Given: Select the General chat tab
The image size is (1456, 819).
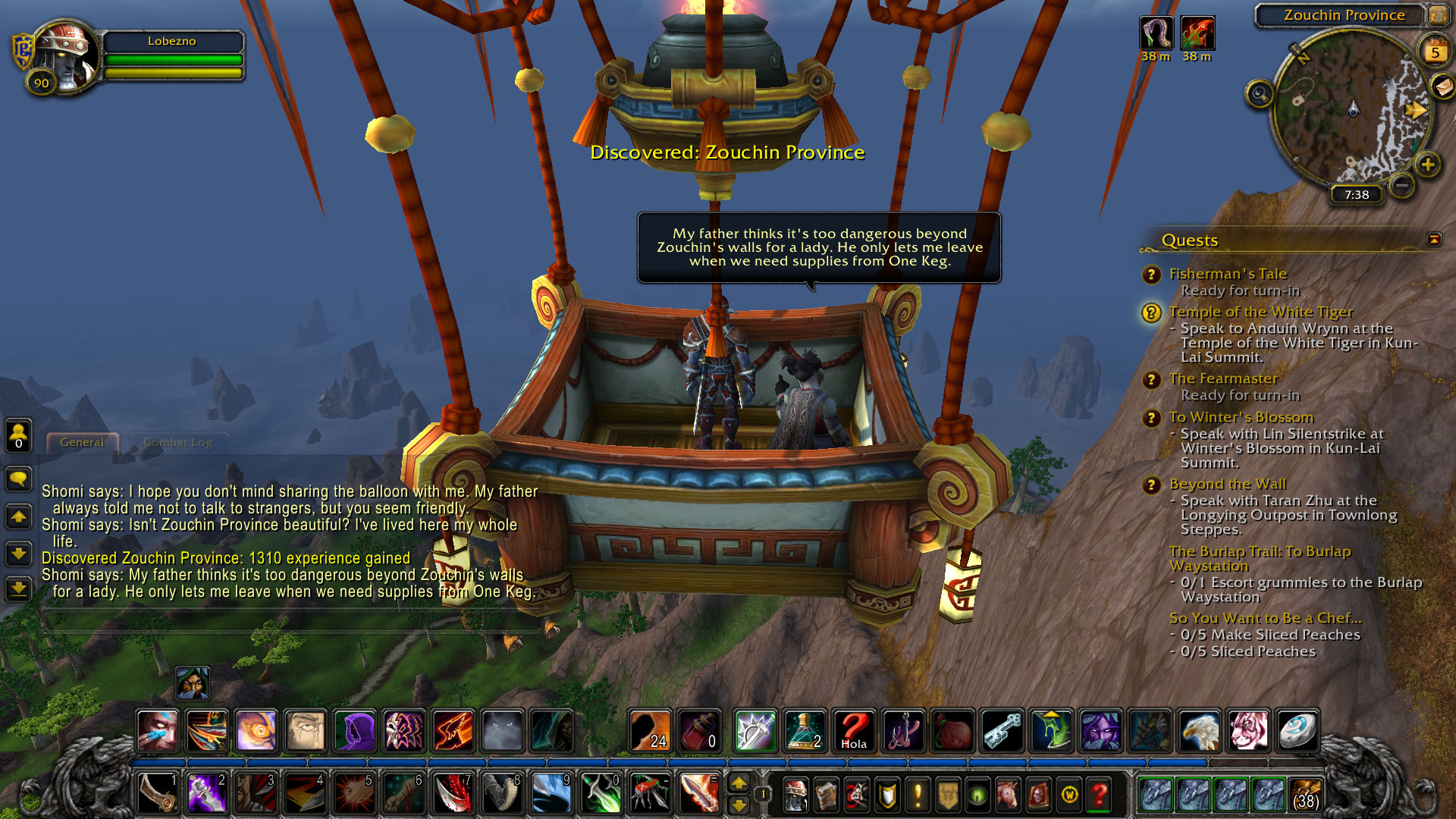Looking at the screenshot, I should 82,443.
